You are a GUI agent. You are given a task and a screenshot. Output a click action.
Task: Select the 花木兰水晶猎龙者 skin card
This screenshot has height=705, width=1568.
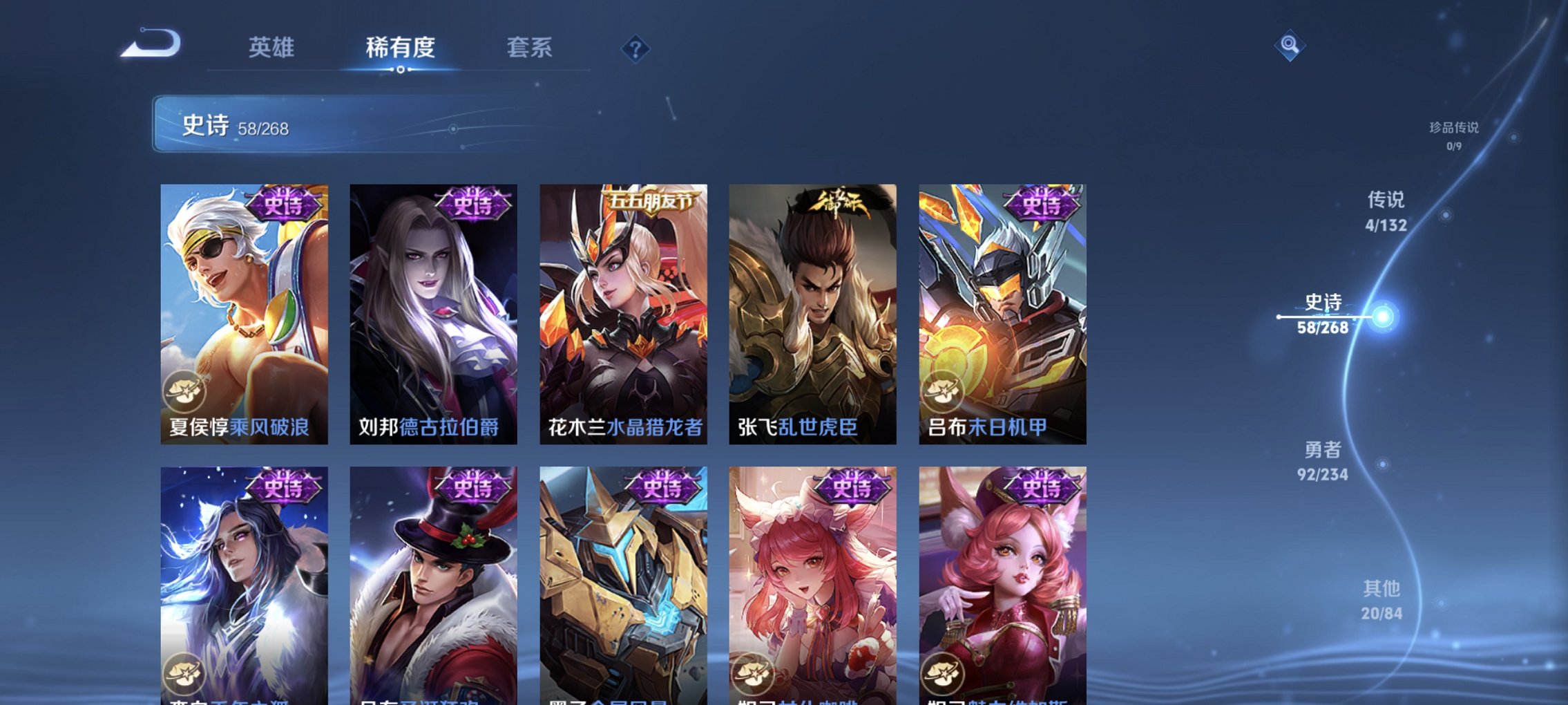[623, 311]
